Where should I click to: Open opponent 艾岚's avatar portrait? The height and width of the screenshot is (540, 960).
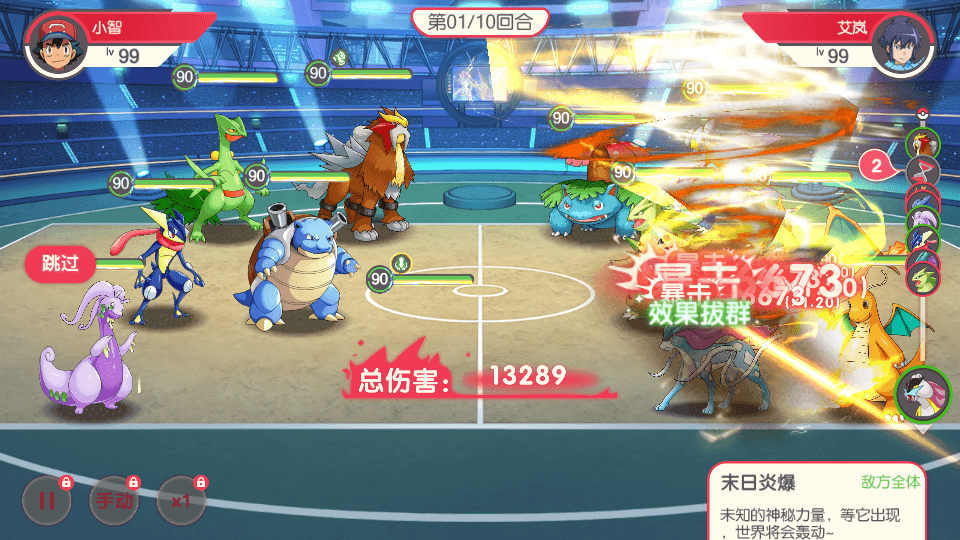903,45
